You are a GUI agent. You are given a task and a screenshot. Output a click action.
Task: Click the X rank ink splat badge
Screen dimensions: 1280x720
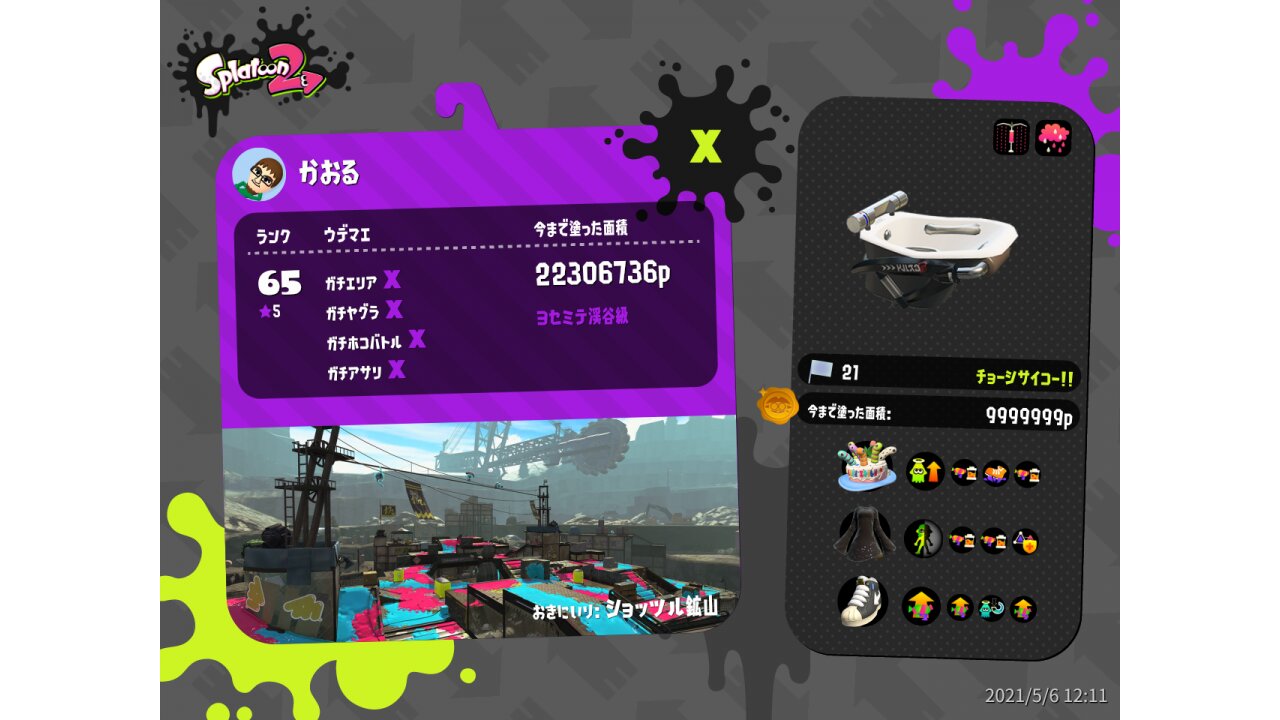click(706, 147)
